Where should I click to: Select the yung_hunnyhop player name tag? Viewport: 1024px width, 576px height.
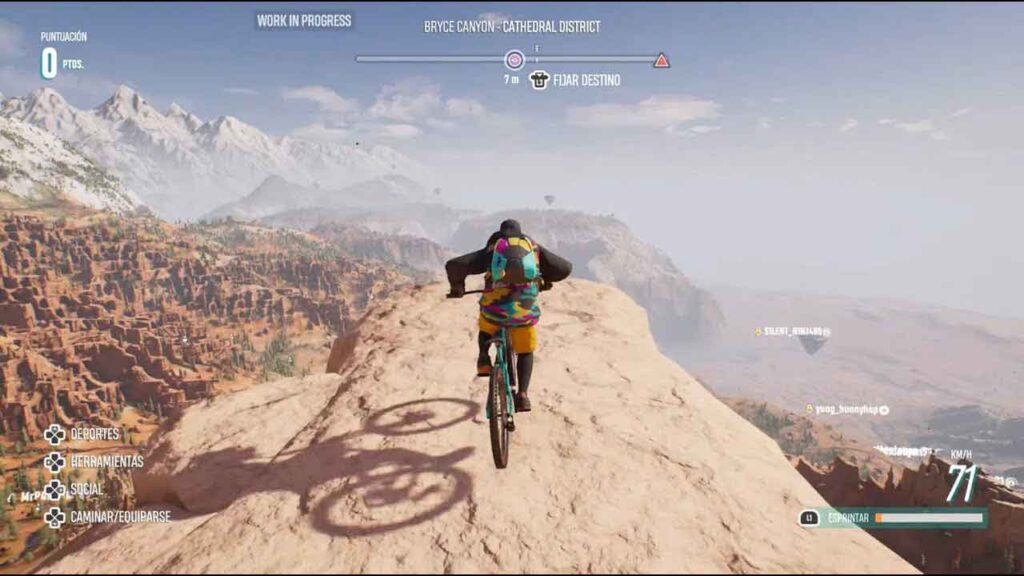coord(846,410)
